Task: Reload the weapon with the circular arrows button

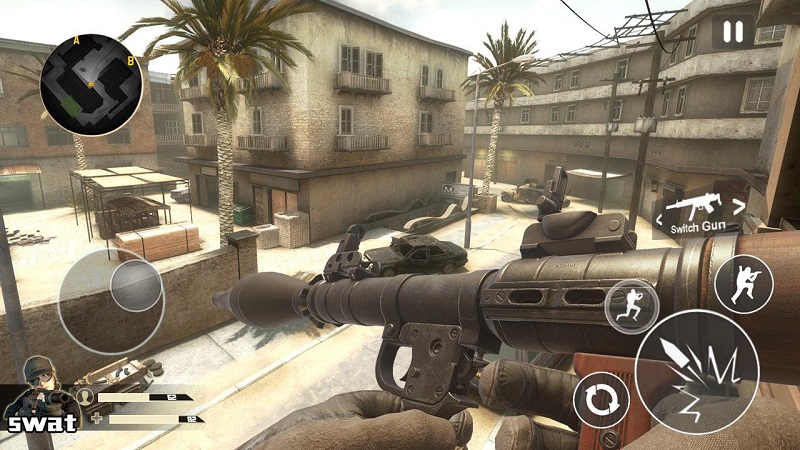Action: click(x=601, y=402)
